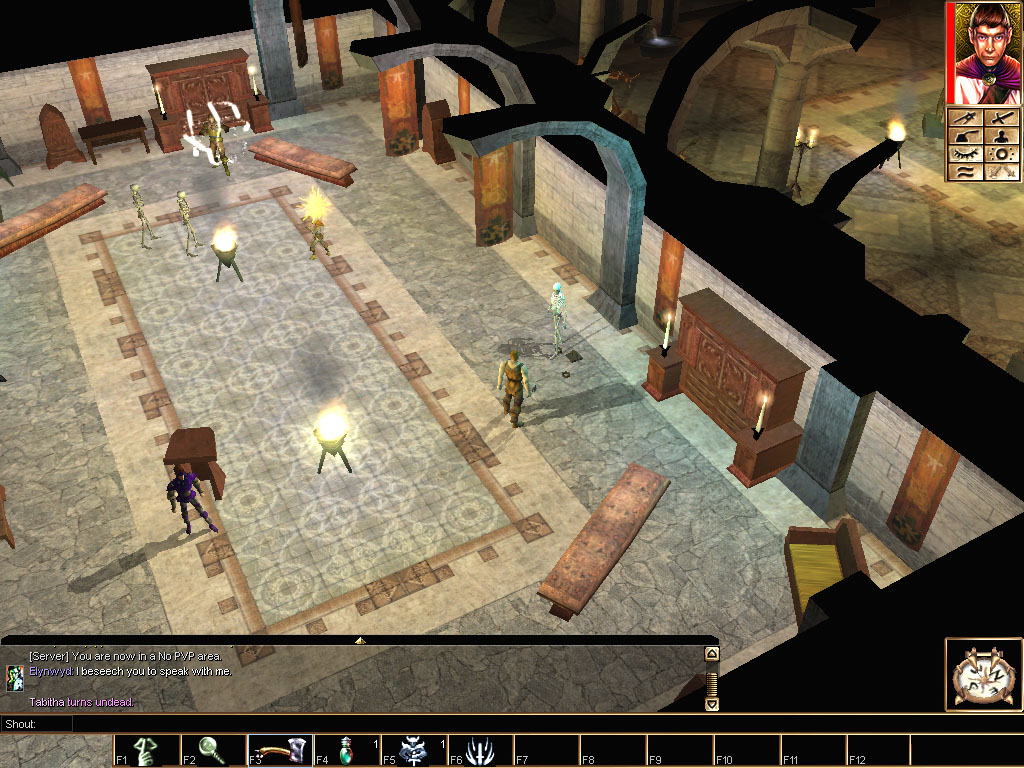Click the Shout chat input field

click(x=390, y=723)
